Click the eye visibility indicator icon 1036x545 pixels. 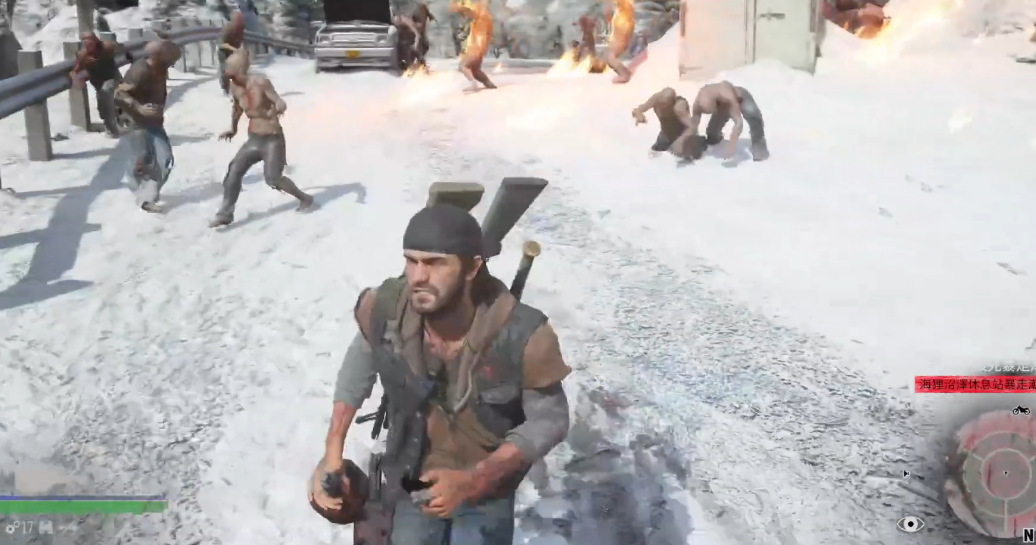coord(909,524)
